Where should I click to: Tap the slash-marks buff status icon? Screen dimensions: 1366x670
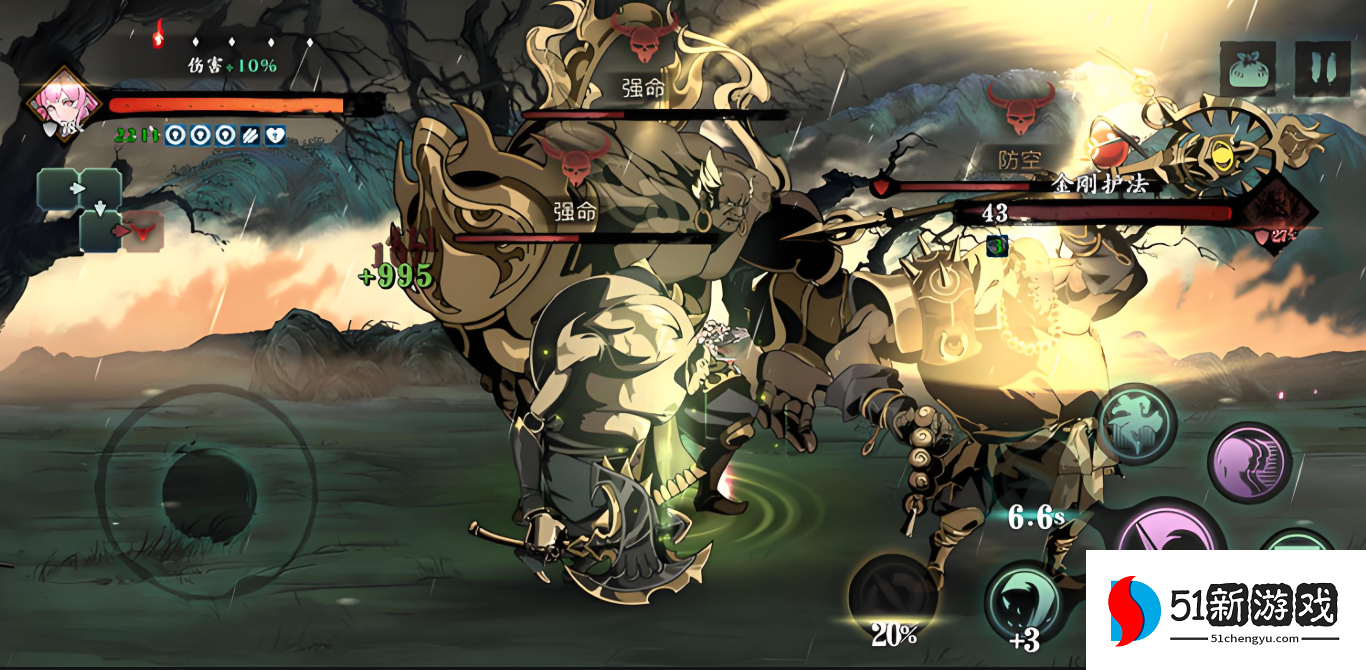(249, 136)
